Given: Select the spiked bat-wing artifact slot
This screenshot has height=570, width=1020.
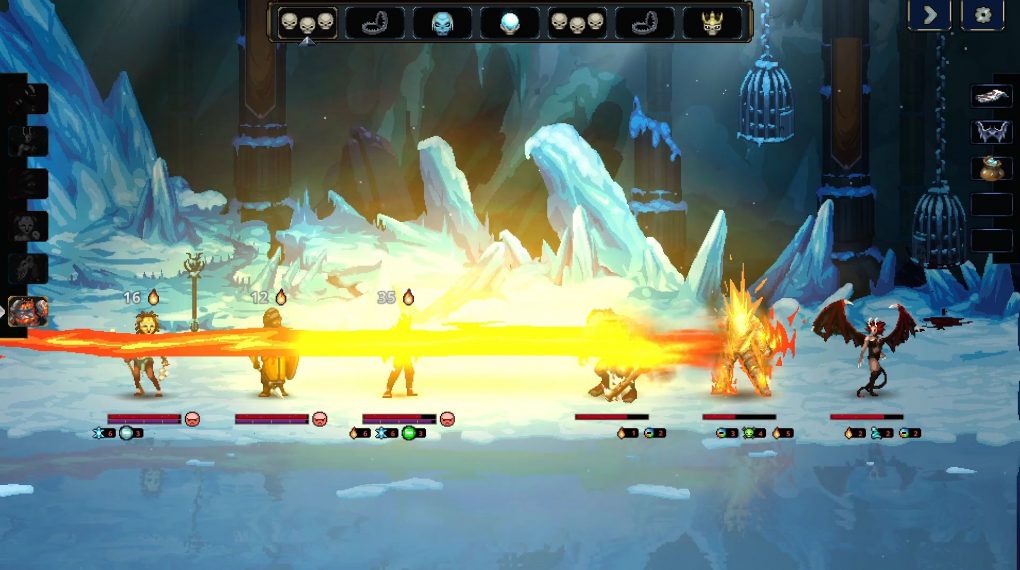Looking at the screenshot, I should tap(992, 132).
